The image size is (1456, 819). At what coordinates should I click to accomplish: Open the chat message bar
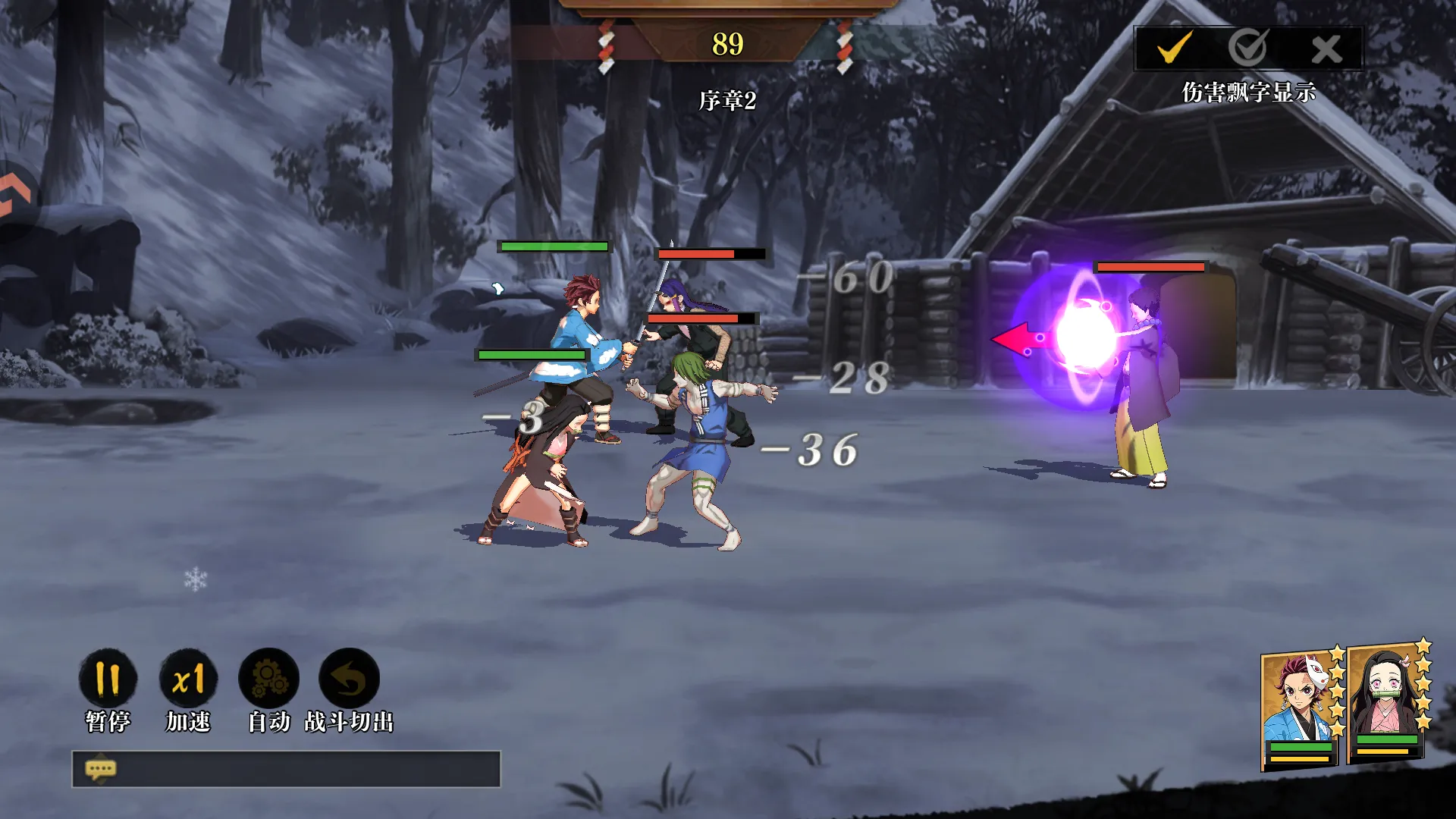286,769
